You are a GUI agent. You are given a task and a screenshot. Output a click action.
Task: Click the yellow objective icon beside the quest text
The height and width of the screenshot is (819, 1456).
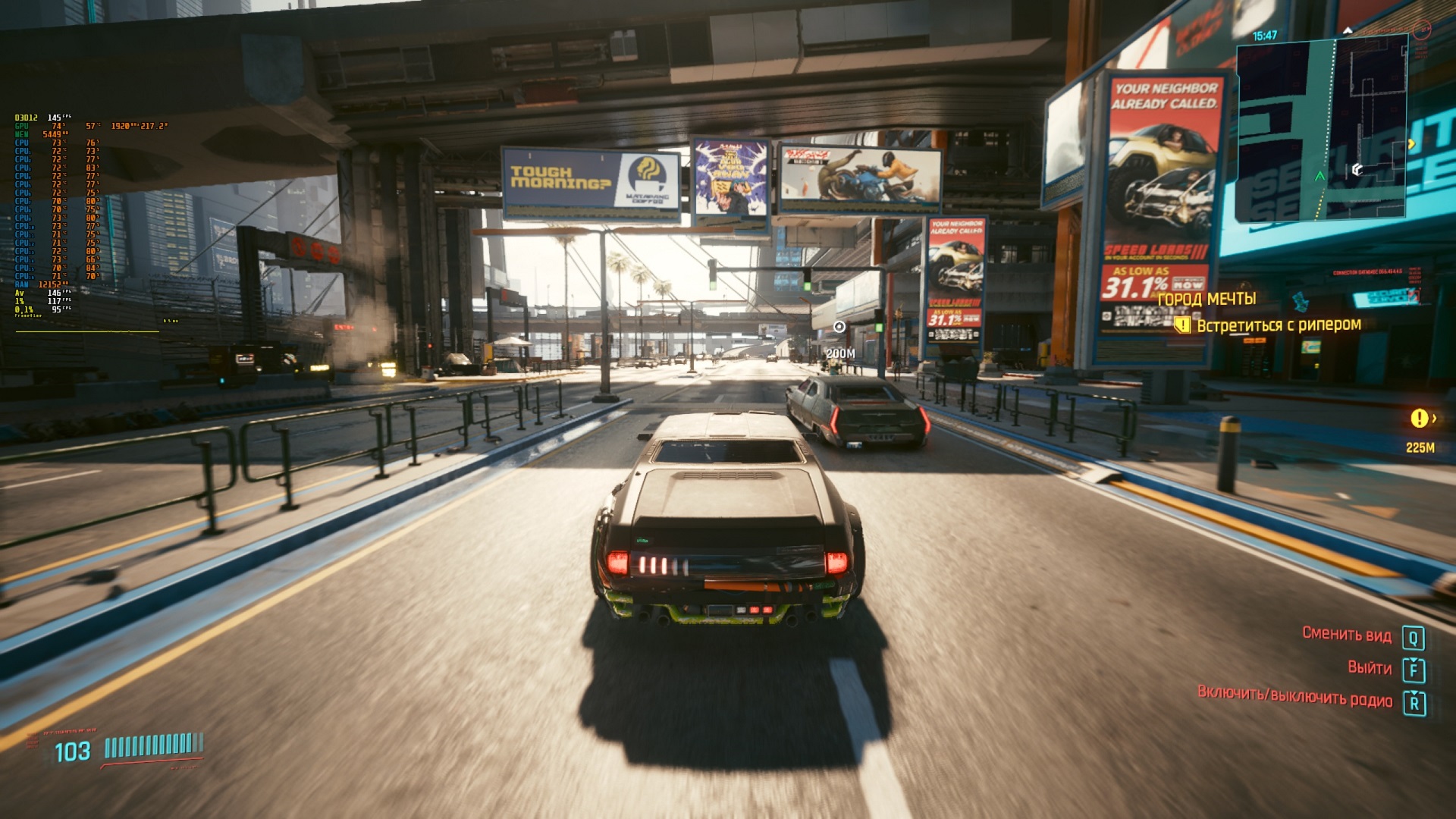[1181, 325]
